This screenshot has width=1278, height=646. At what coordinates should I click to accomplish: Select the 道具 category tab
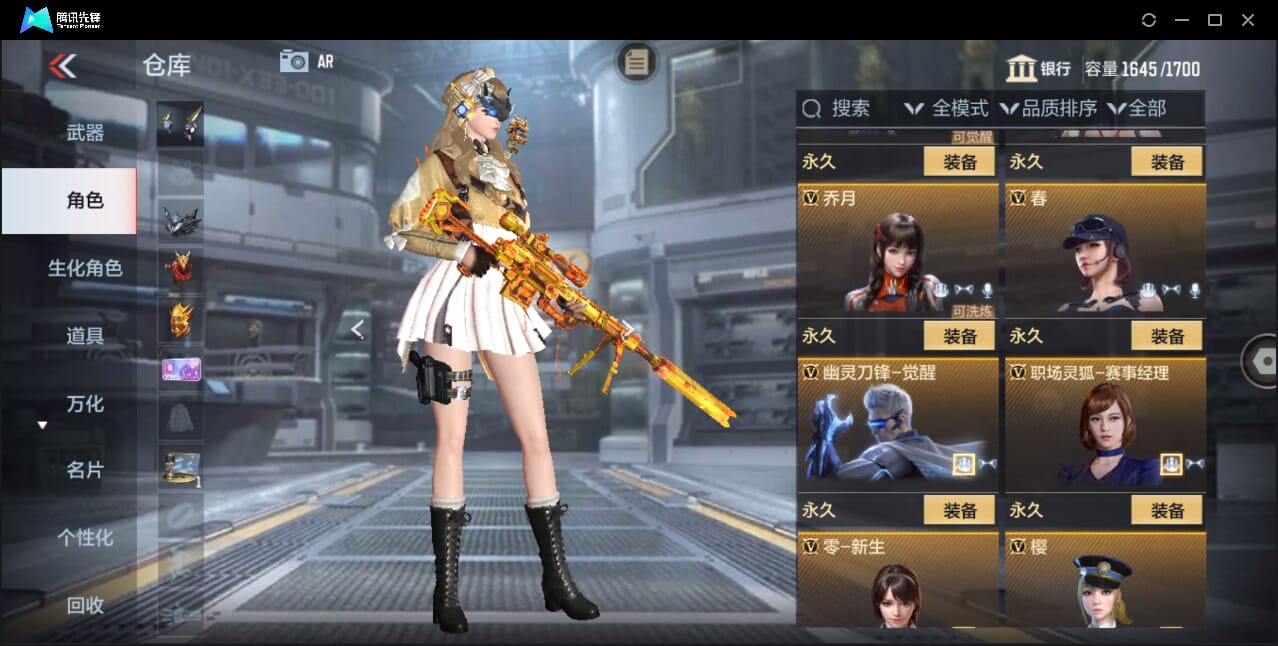tap(85, 336)
